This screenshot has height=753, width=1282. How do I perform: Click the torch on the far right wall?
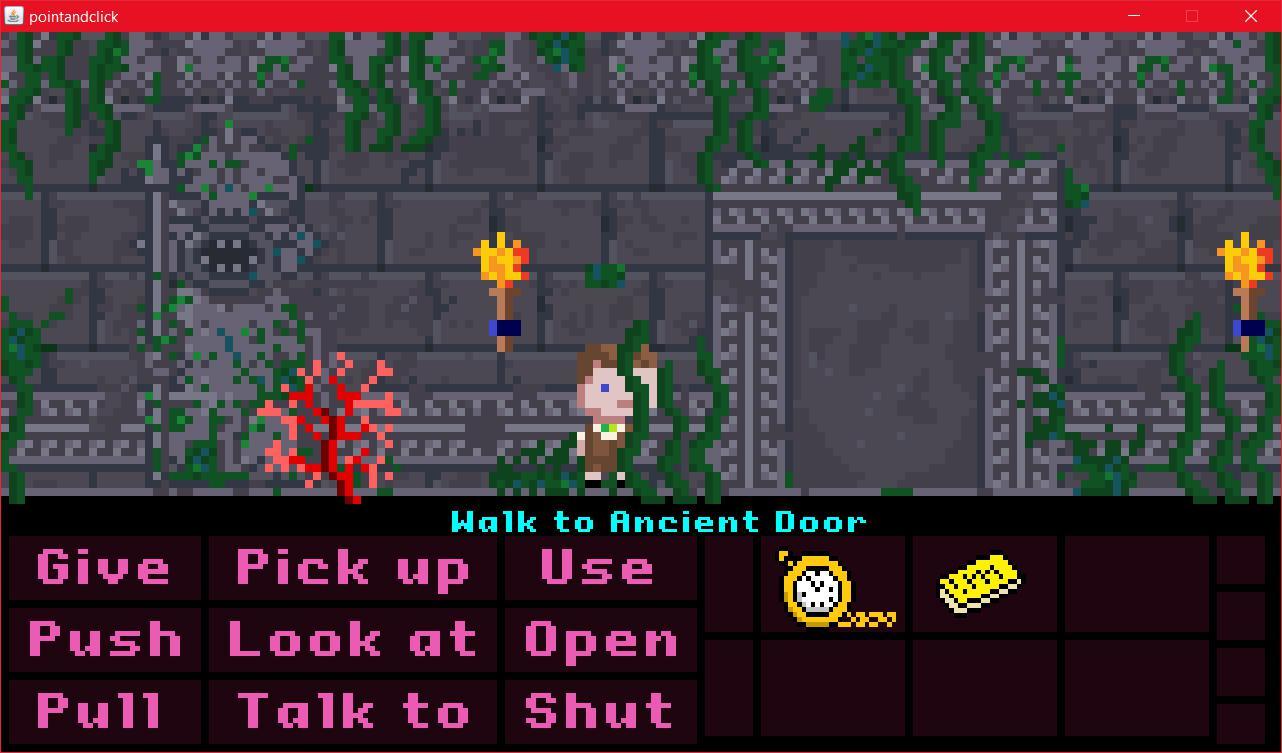pos(1243,275)
